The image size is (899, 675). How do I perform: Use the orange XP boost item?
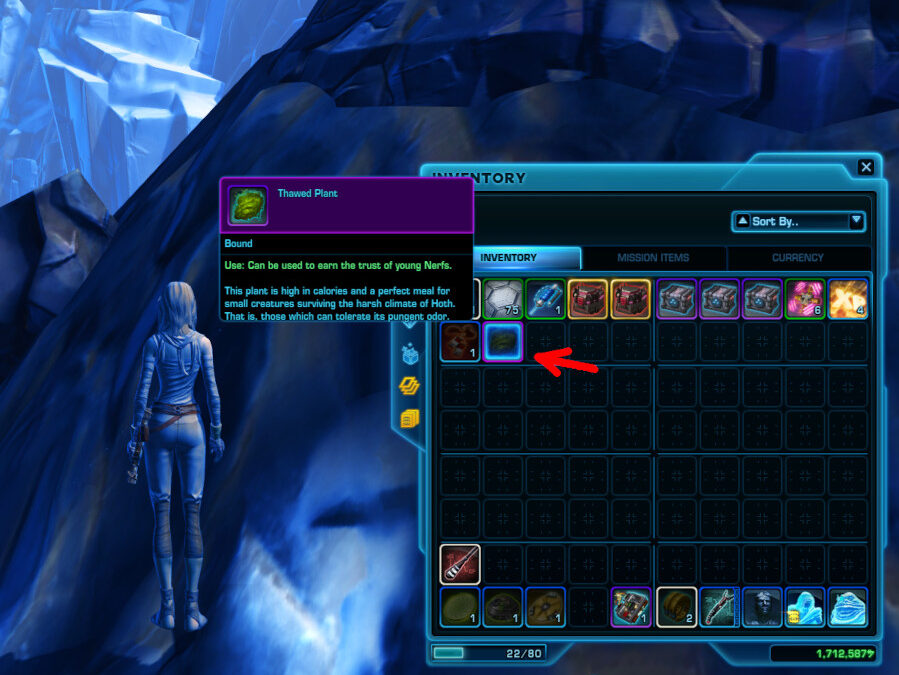click(x=847, y=298)
